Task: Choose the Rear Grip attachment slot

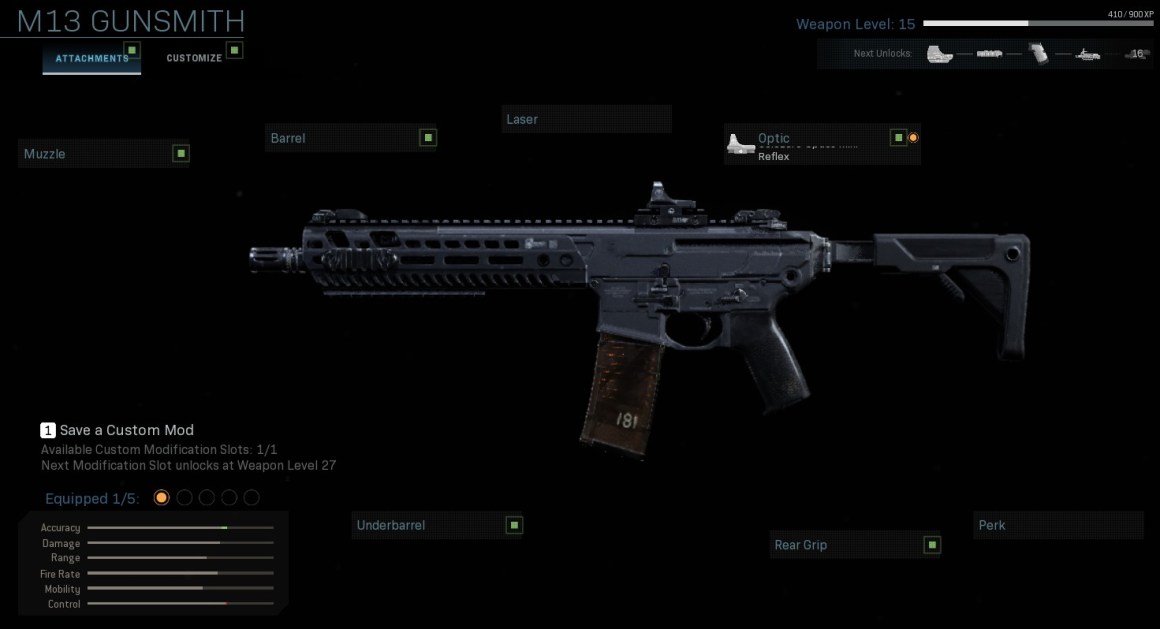Action: point(855,545)
